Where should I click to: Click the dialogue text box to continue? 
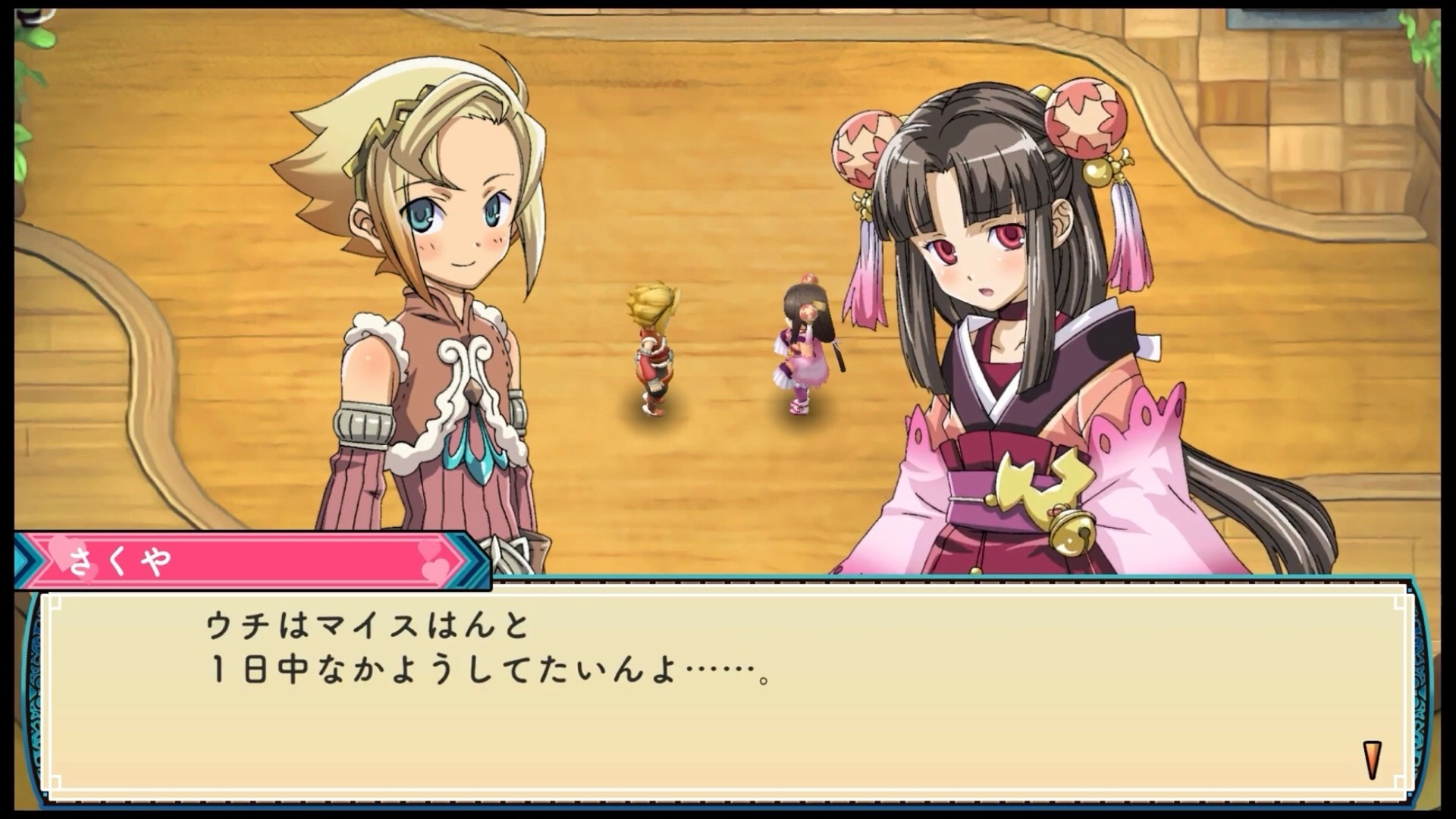(726, 690)
